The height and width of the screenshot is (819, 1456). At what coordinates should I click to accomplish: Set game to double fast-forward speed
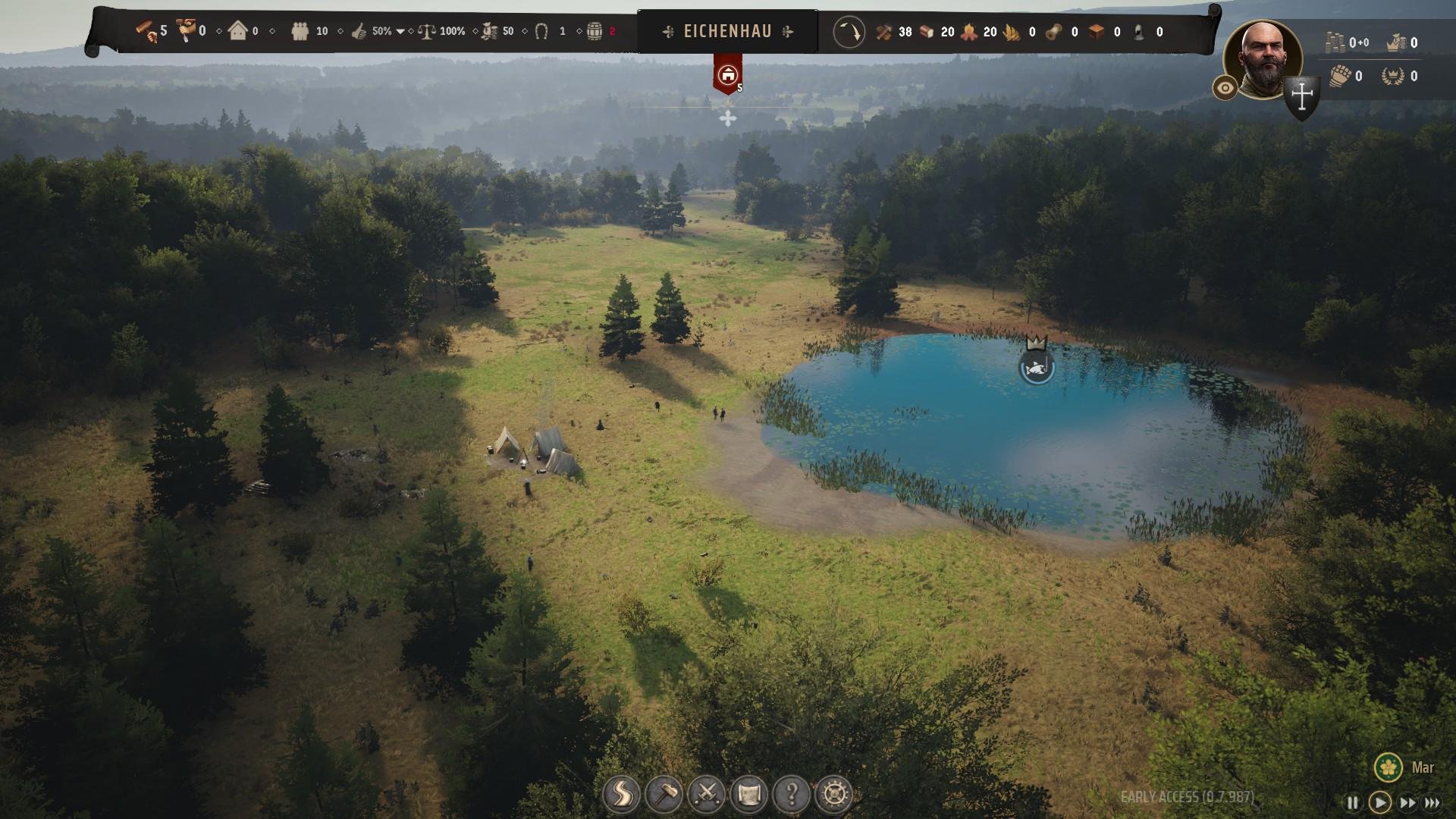click(1407, 802)
